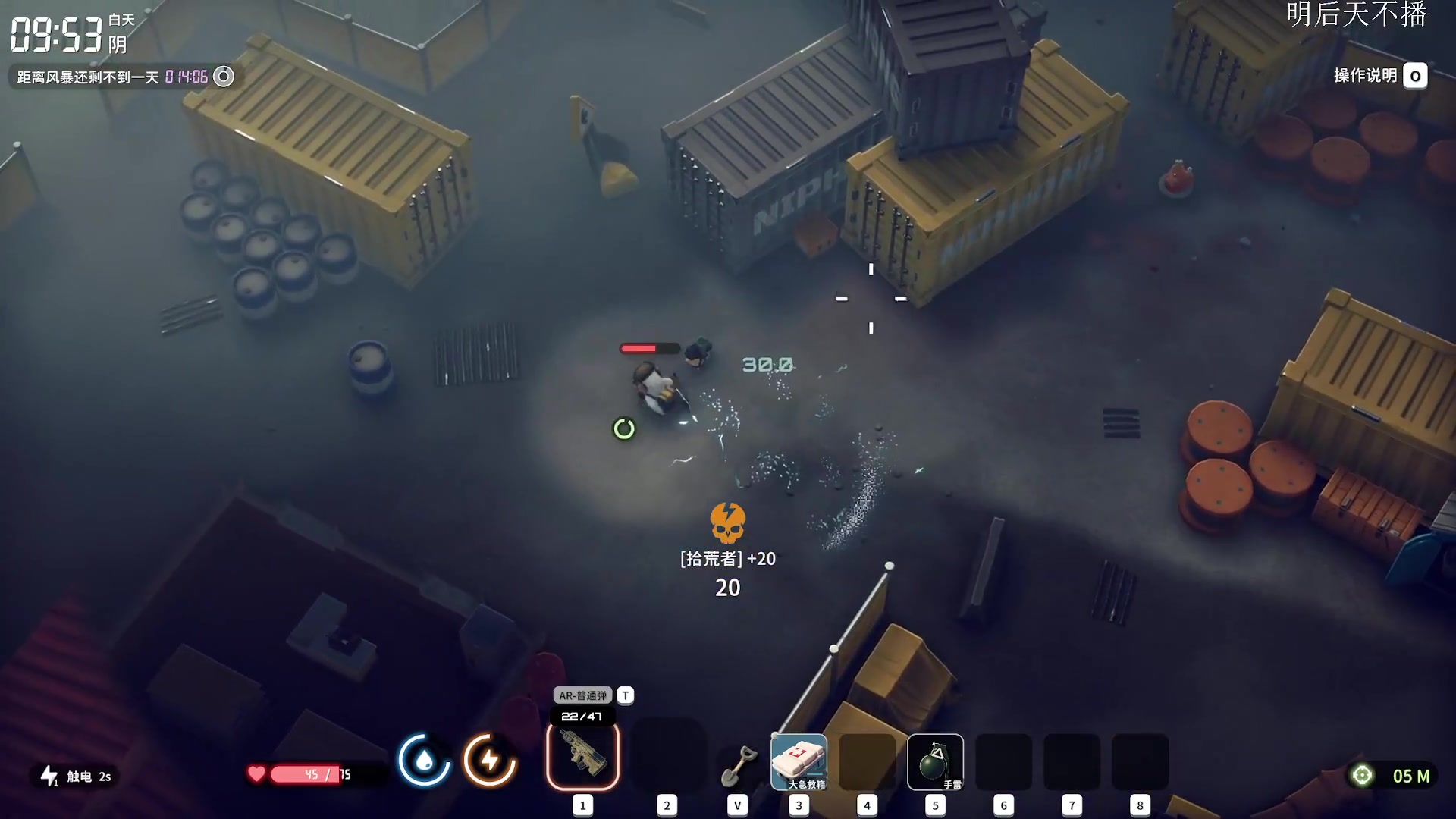This screenshot has height=819, width=1456.
Task: Open the 操作说明 controls guide
Action: pyautogui.click(x=1379, y=76)
